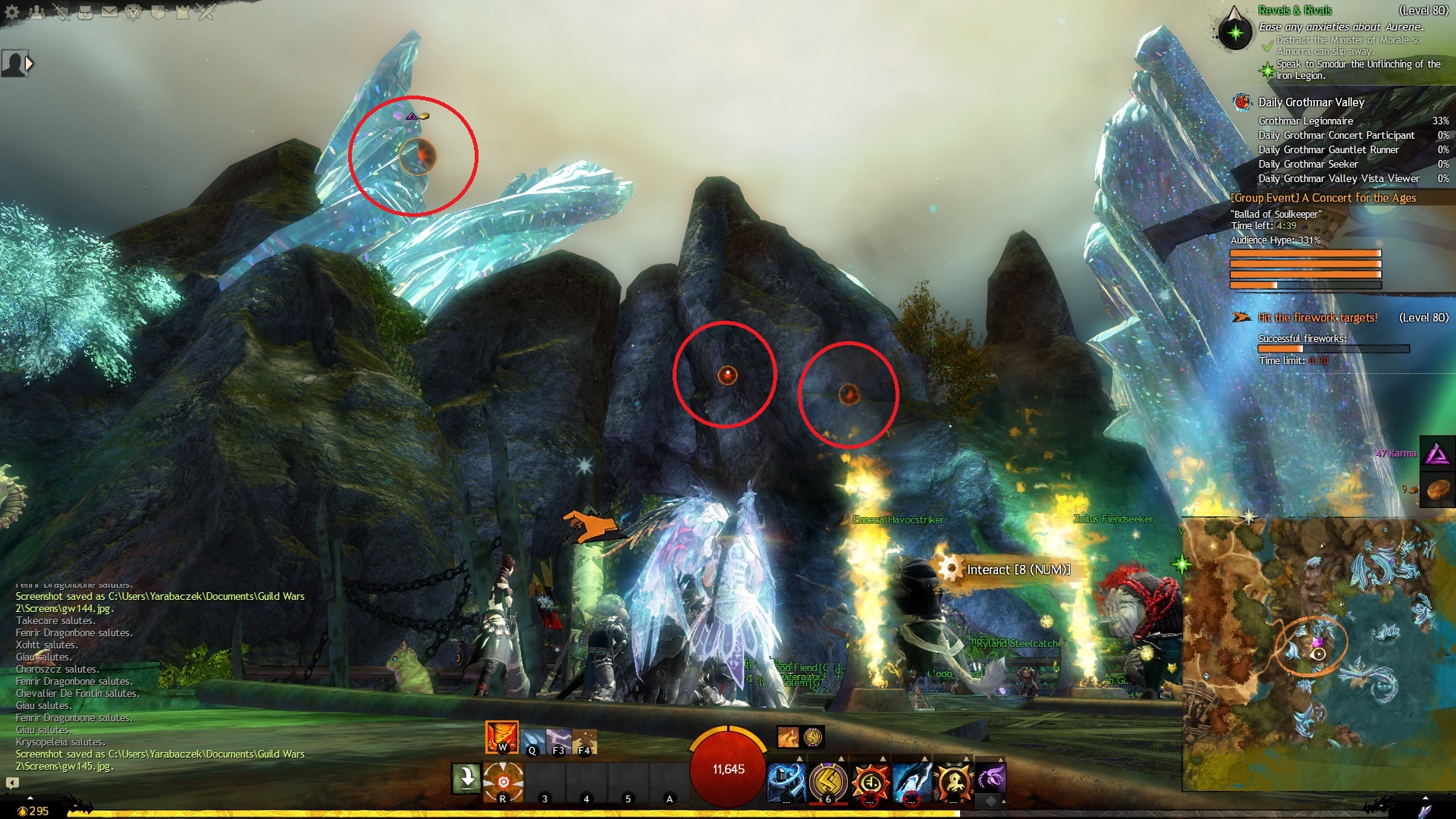Image resolution: width=1456 pixels, height=819 pixels.
Task: Open the contacts and LFG panel
Action: (x=36, y=12)
